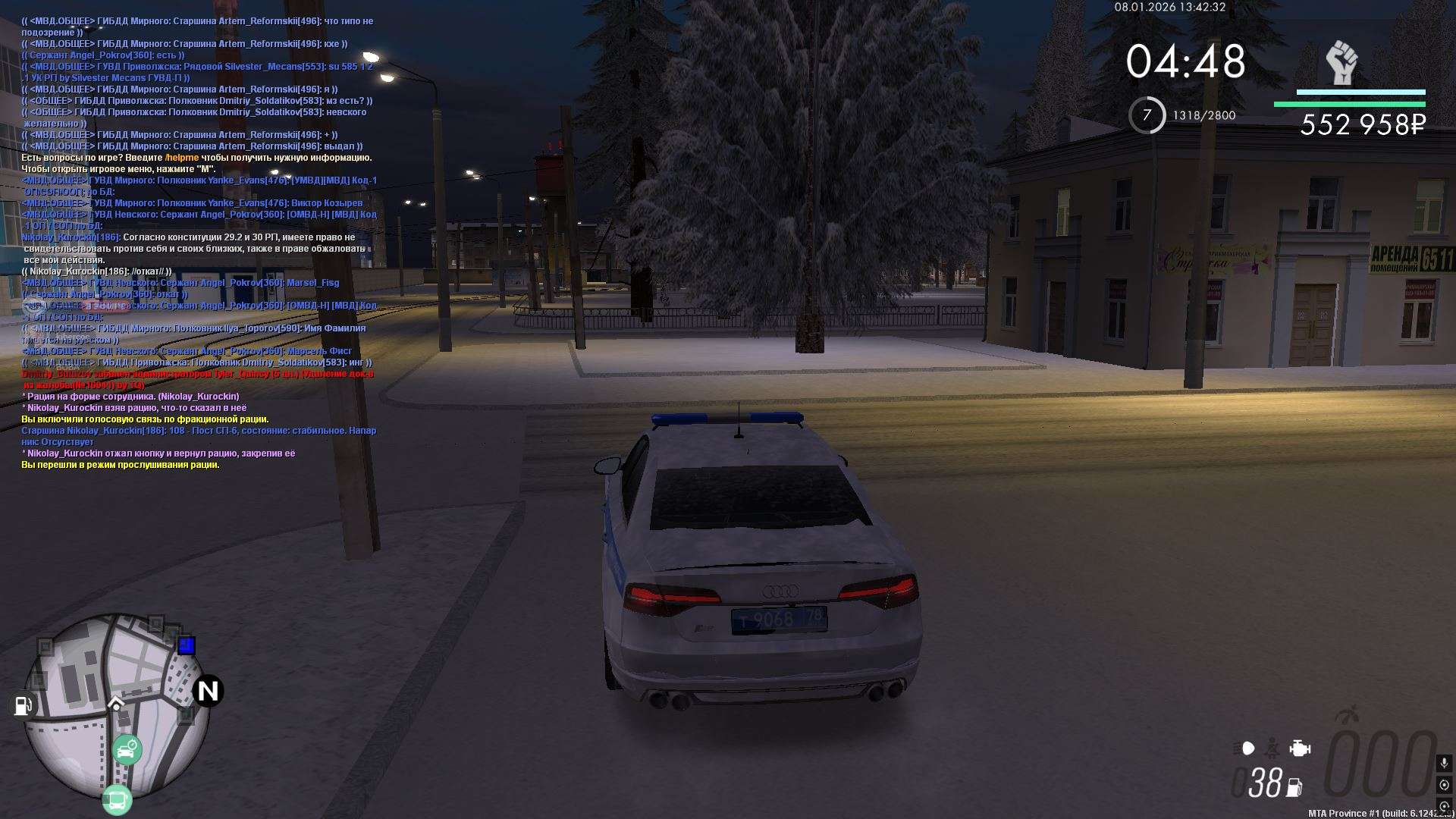1456x819 pixels.
Task: Click the engine status indicator icon
Action: [1300, 748]
